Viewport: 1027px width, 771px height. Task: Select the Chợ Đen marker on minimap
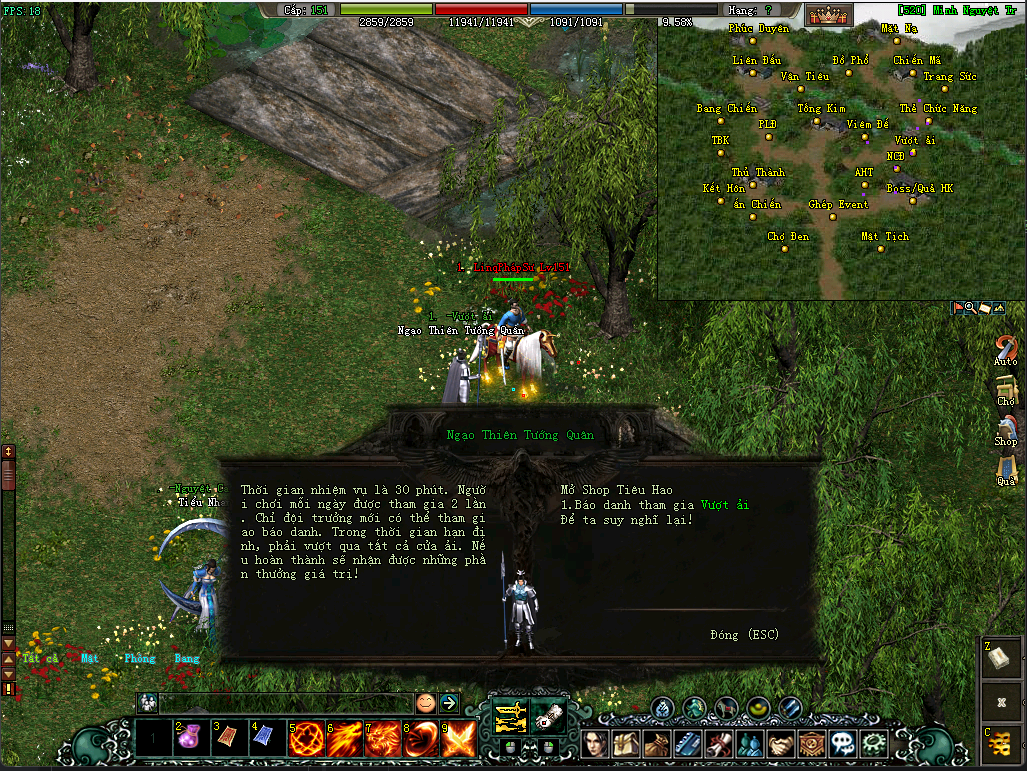point(788,237)
